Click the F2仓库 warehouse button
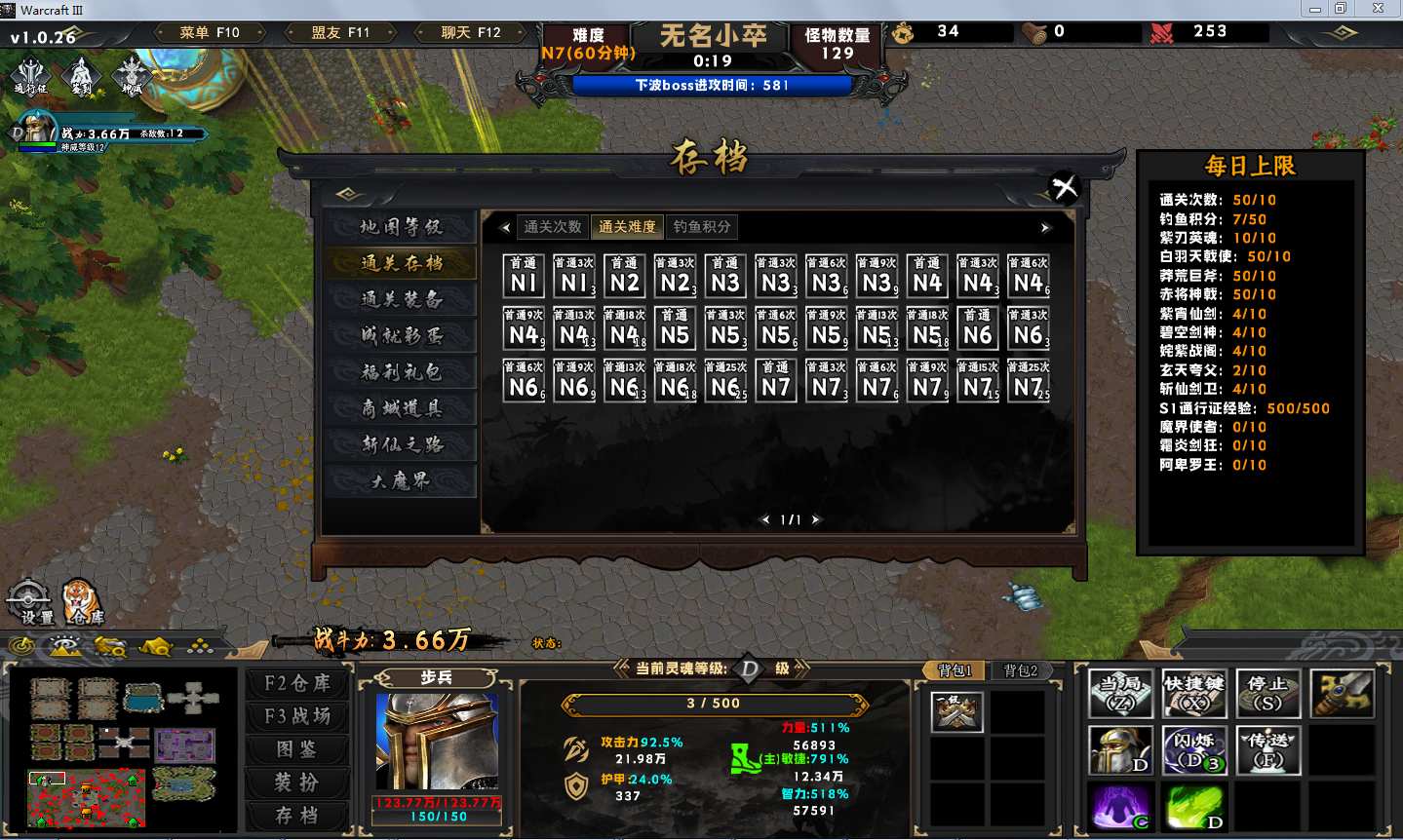1403x840 pixels. pos(297,683)
